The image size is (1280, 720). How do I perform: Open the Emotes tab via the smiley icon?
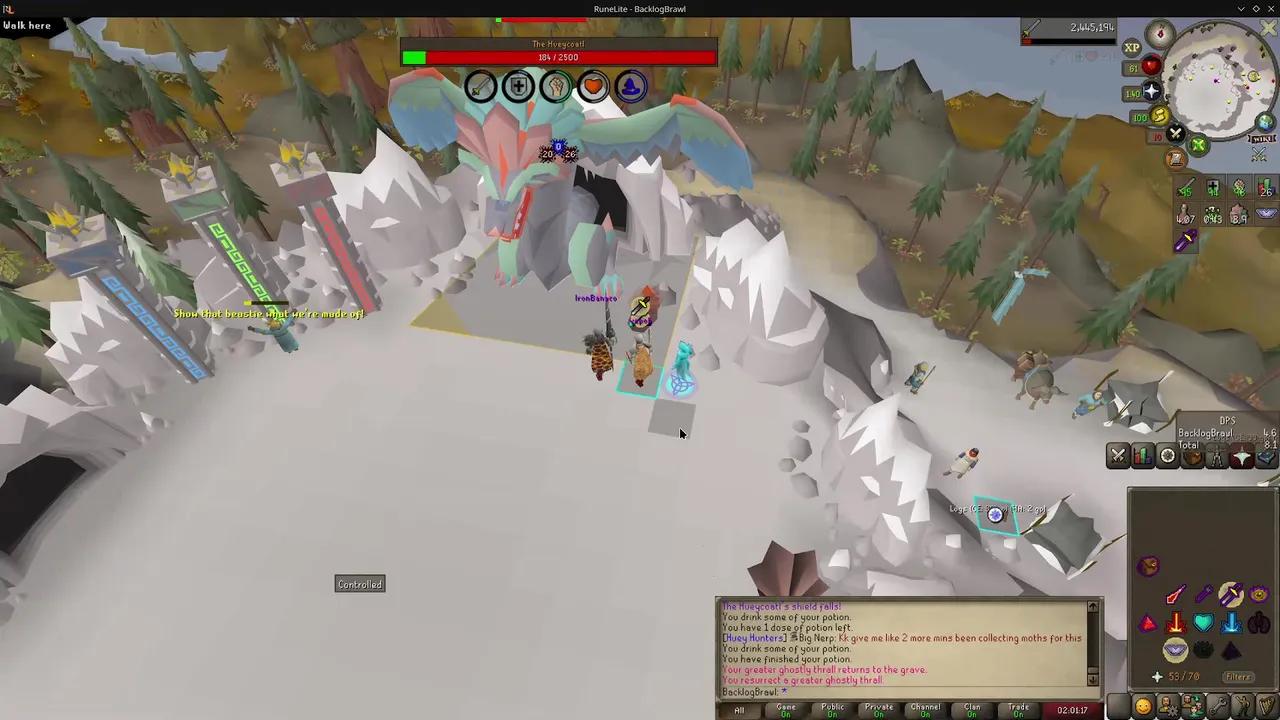pos(1143,707)
